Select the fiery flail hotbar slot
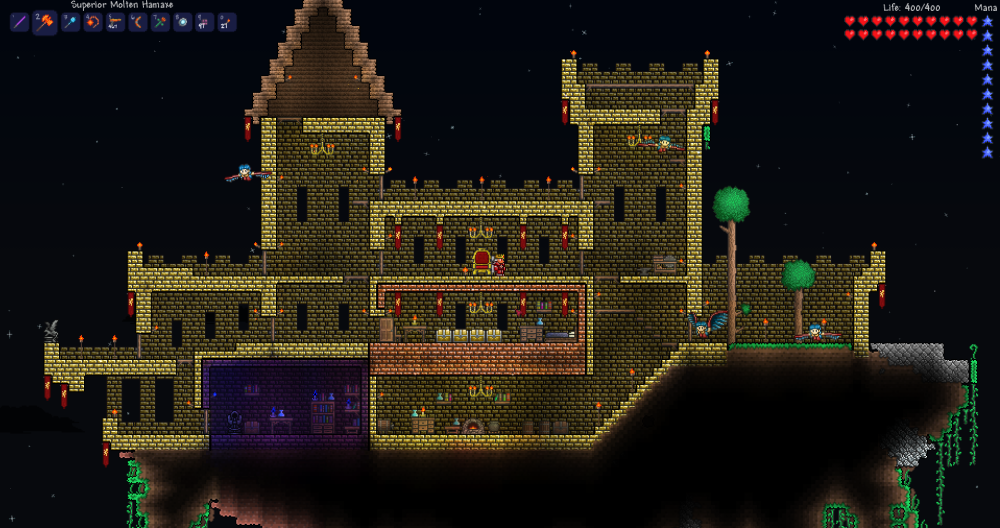This screenshot has height=528, width=1000. pos(93,22)
